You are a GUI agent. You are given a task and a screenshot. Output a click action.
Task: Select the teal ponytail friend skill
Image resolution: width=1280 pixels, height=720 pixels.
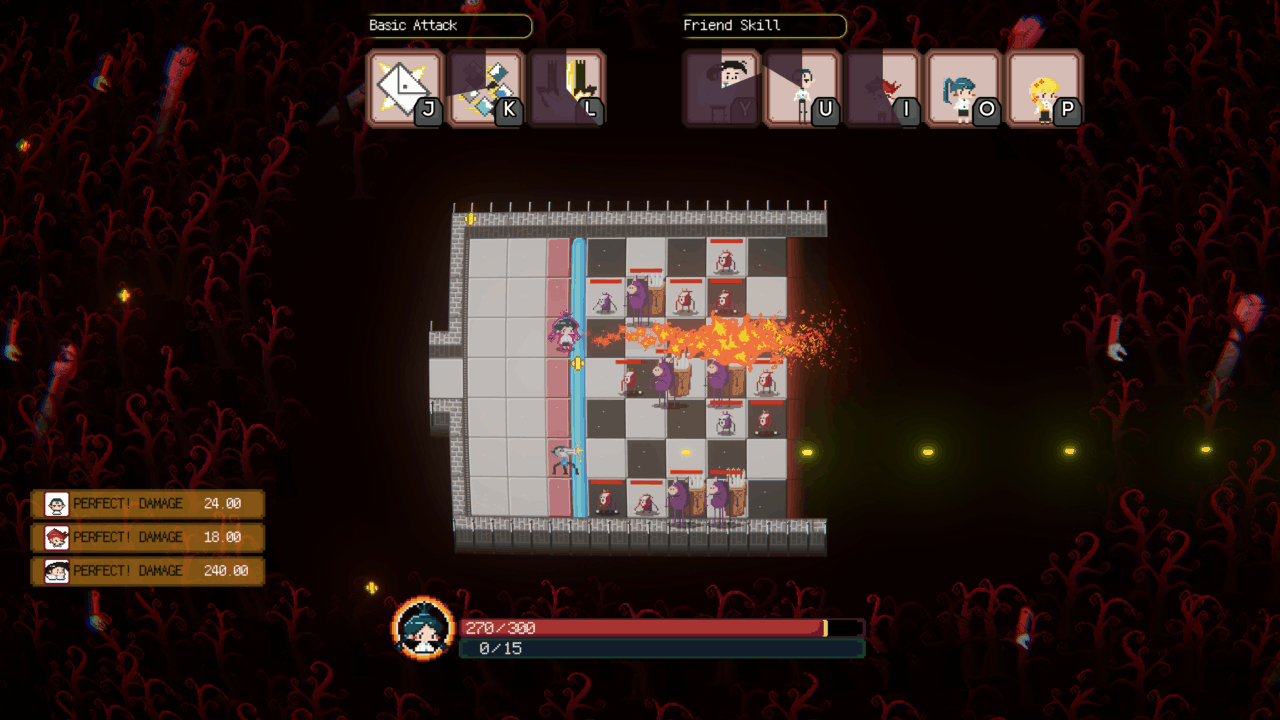click(x=964, y=88)
